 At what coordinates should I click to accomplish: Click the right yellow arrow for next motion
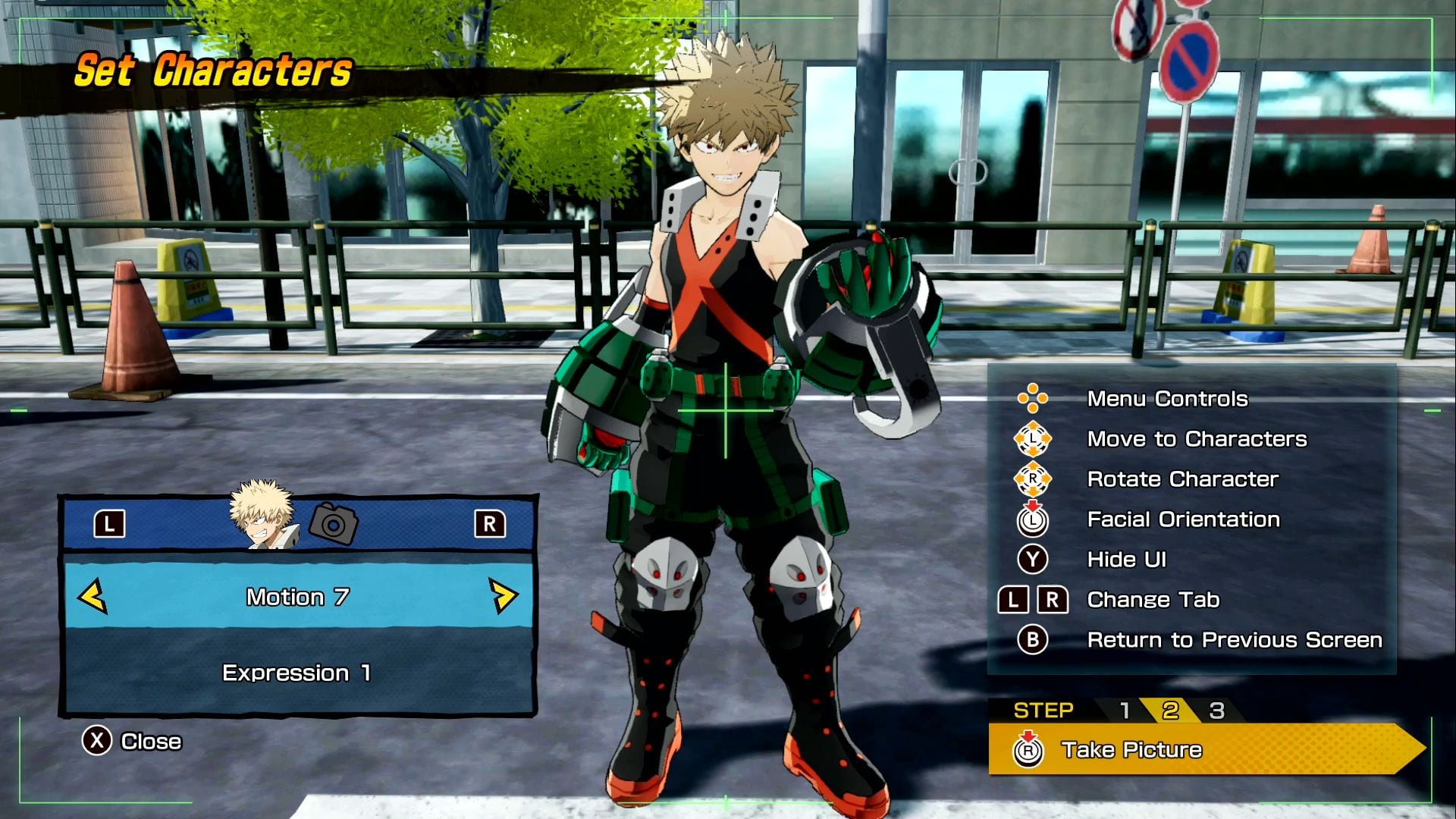pyautogui.click(x=503, y=596)
